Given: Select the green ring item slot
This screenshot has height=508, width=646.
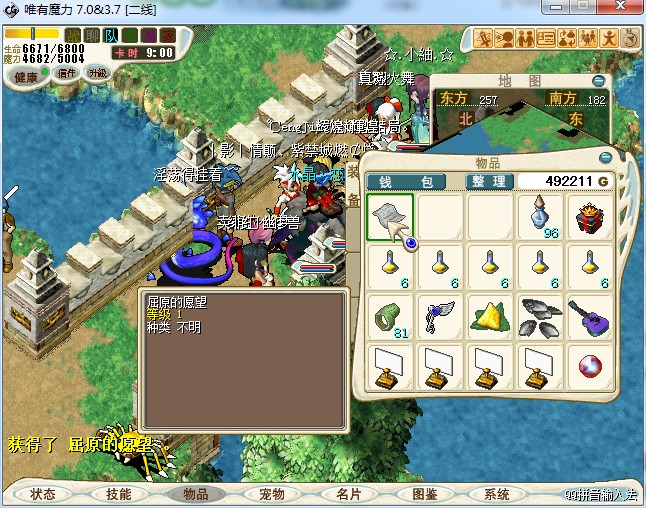Looking at the screenshot, I should click(390, 317).
